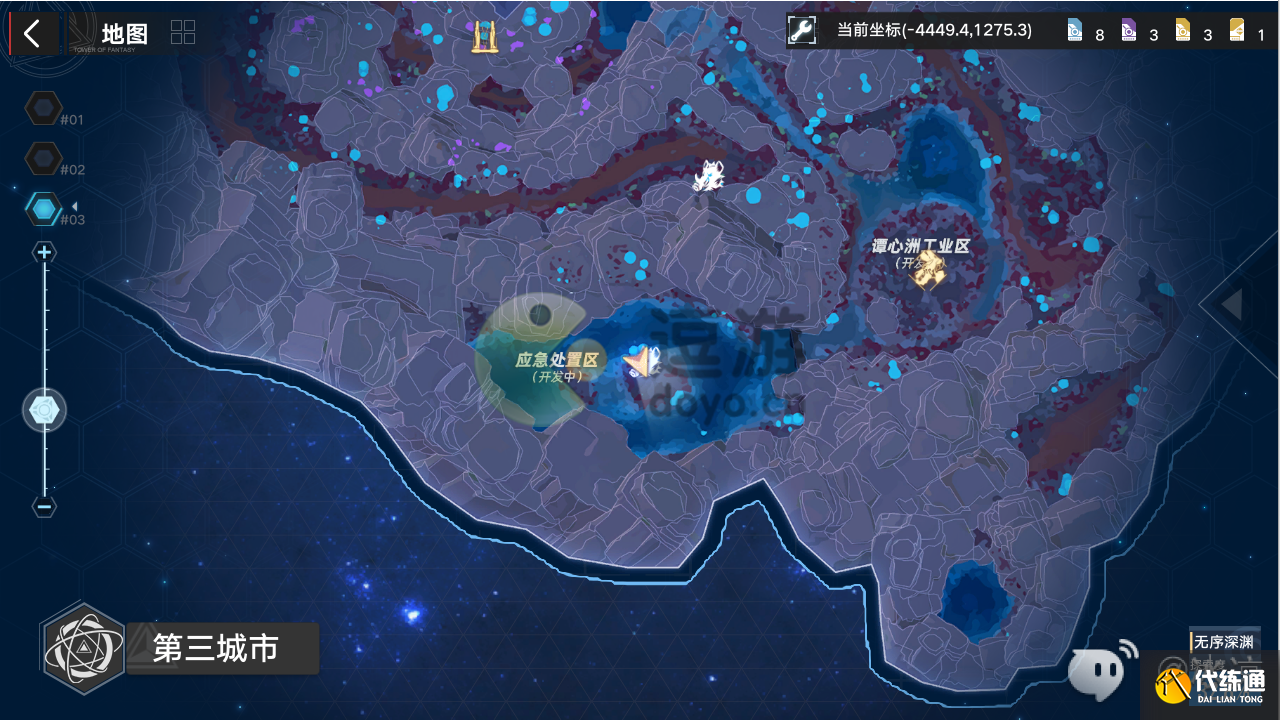Switch to map layer #02
Viewport: 1280px width, 720px height.
[x=44, y=158]
